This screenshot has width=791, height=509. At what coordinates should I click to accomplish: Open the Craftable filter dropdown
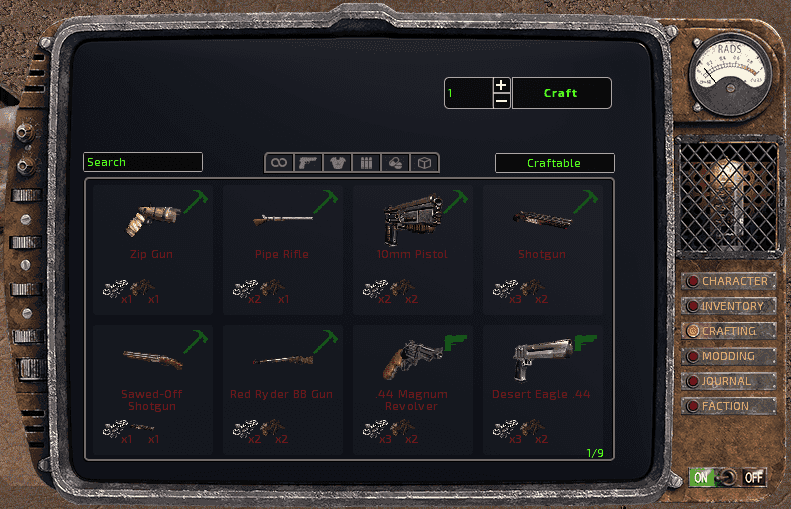point(554,163)
